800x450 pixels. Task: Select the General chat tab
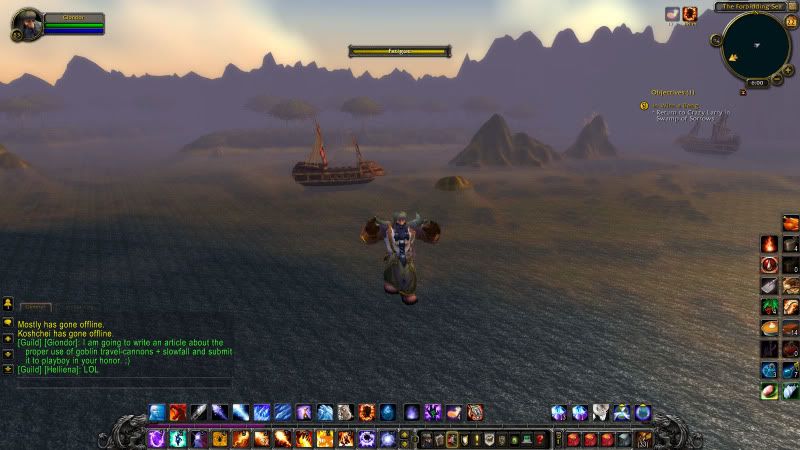pos(35,307)
